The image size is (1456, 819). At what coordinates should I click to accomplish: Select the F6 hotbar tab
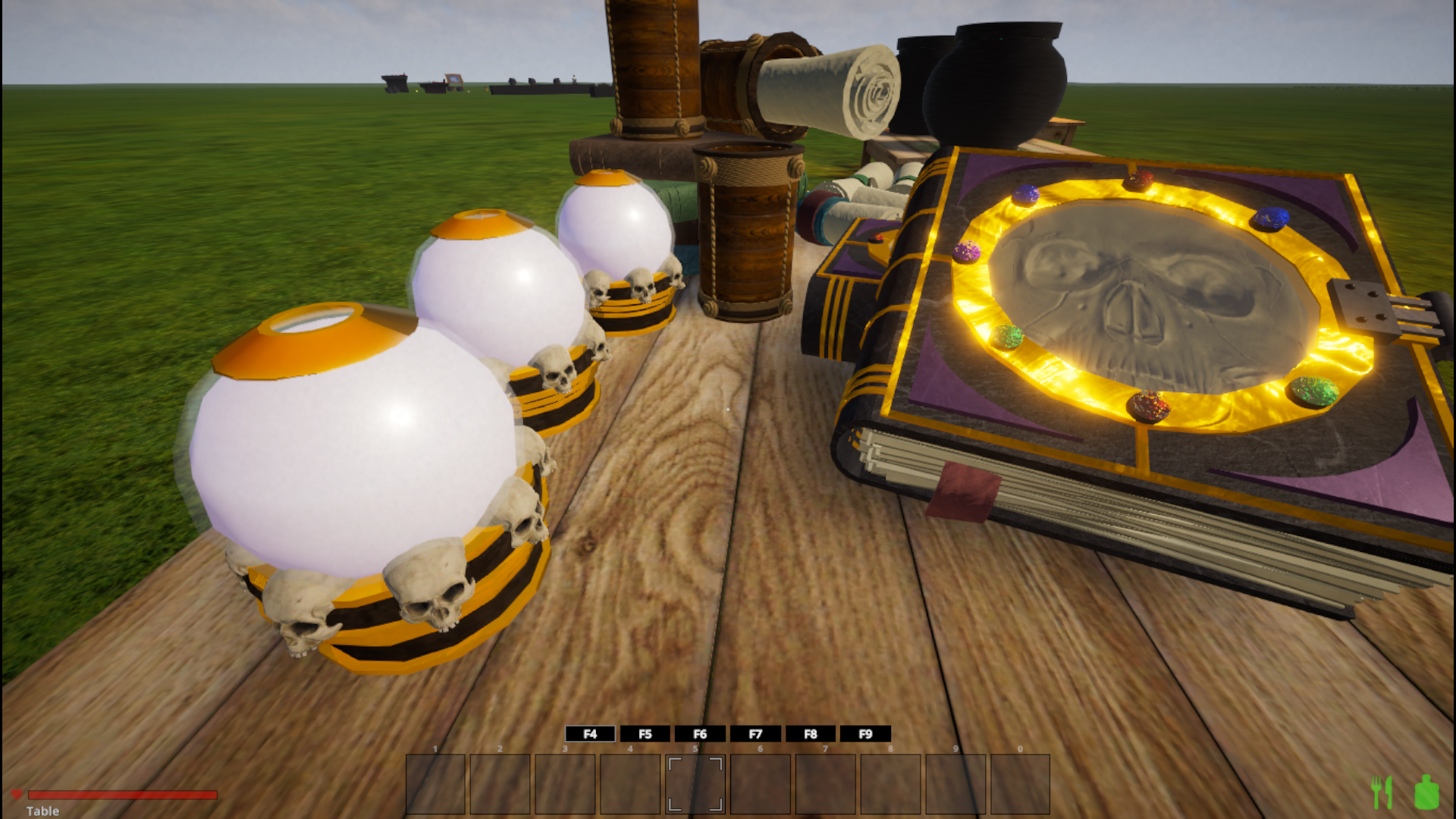click(700, 734)
